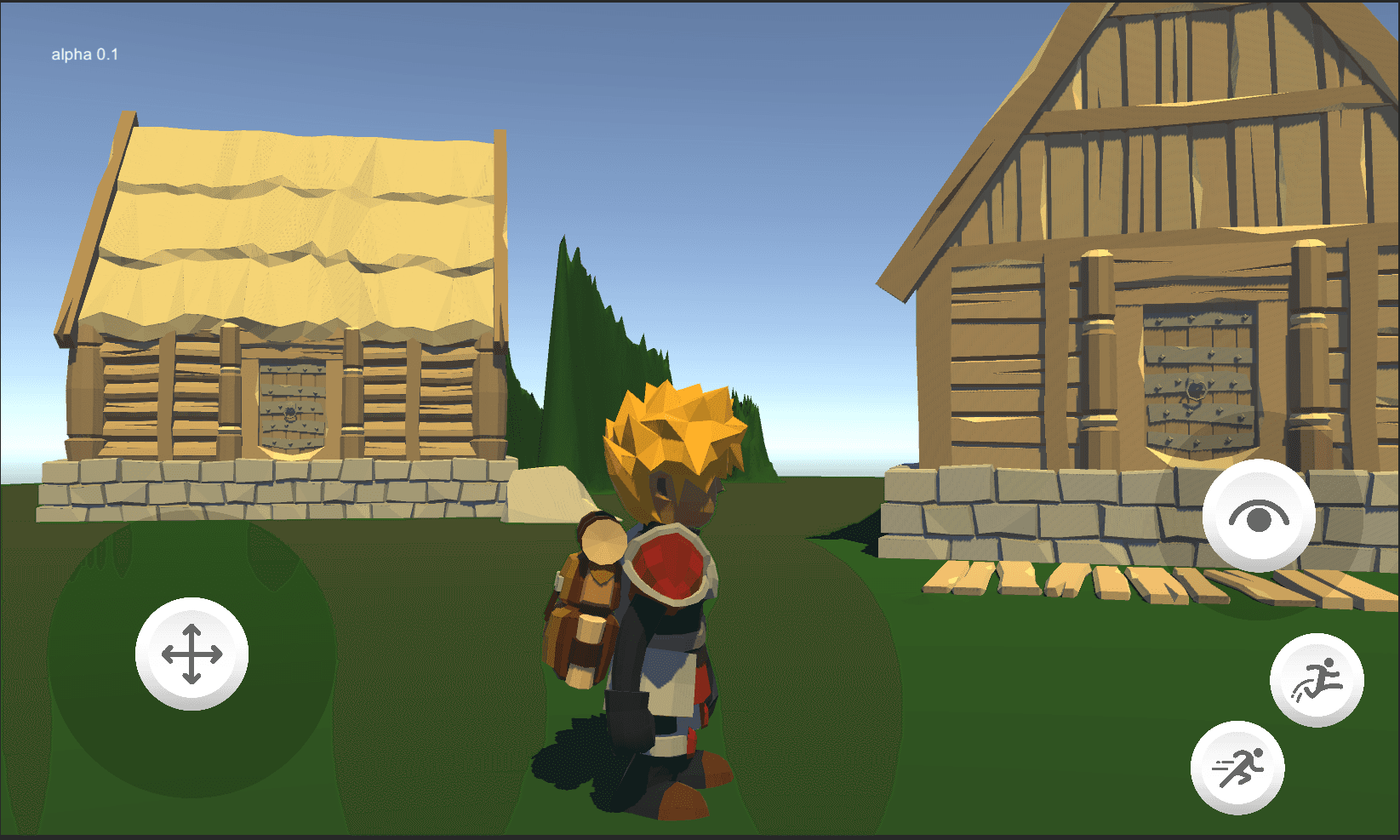Toggle camera view with the eye control
This screenshot has width=1400, height=840.
[1257, 515]
